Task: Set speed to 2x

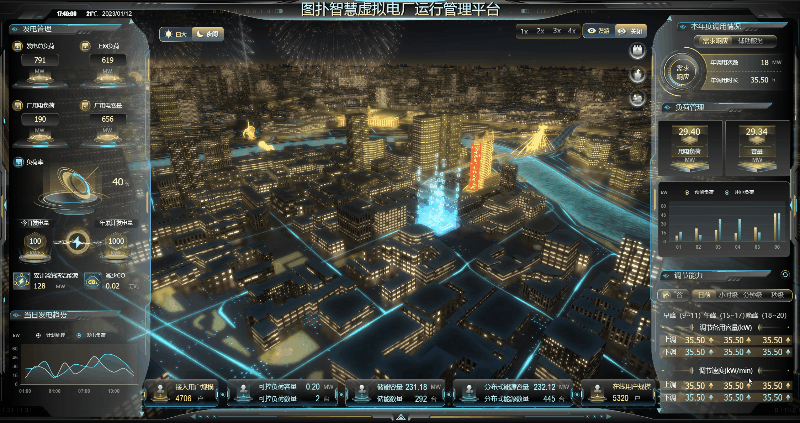Action: [540, 31]
